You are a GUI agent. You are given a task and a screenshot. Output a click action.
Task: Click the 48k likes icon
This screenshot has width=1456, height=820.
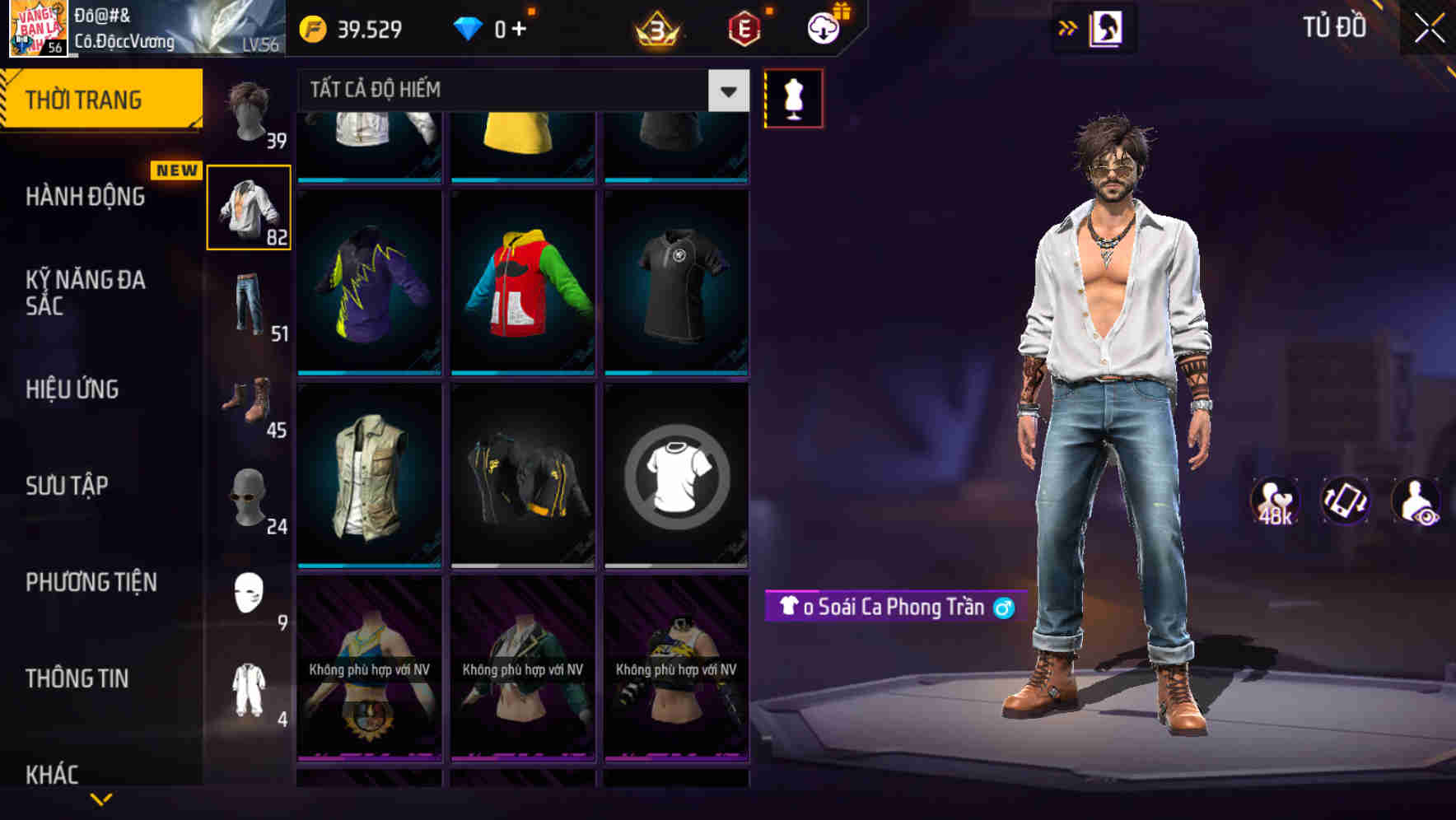pos(1273,501)
